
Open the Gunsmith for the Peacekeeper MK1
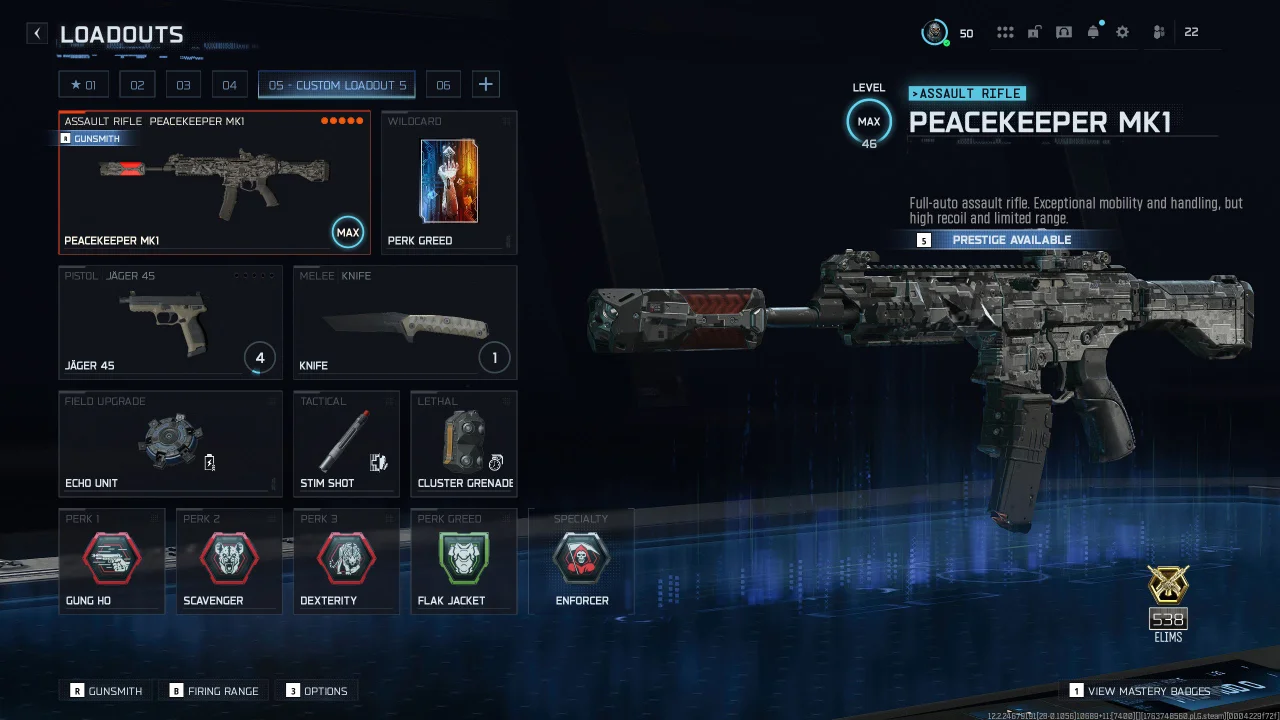tap(97, 138)
